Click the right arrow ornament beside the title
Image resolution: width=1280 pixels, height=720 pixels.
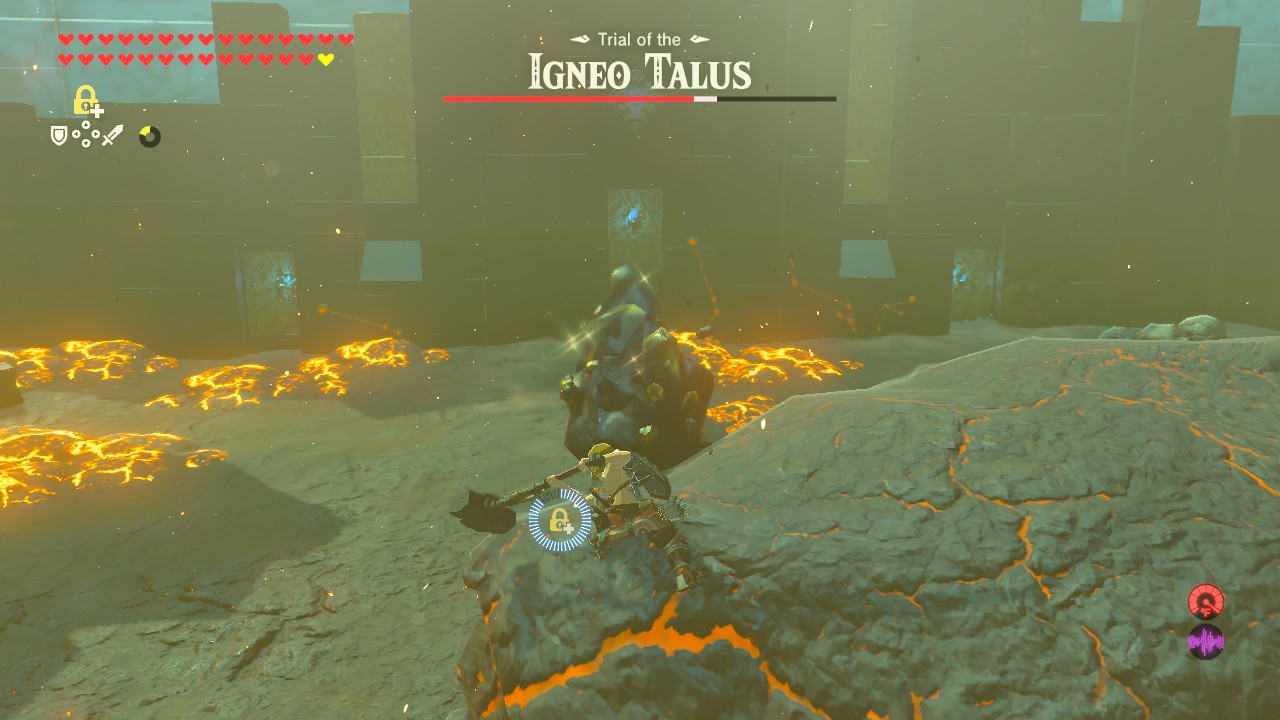coord(698,39)
